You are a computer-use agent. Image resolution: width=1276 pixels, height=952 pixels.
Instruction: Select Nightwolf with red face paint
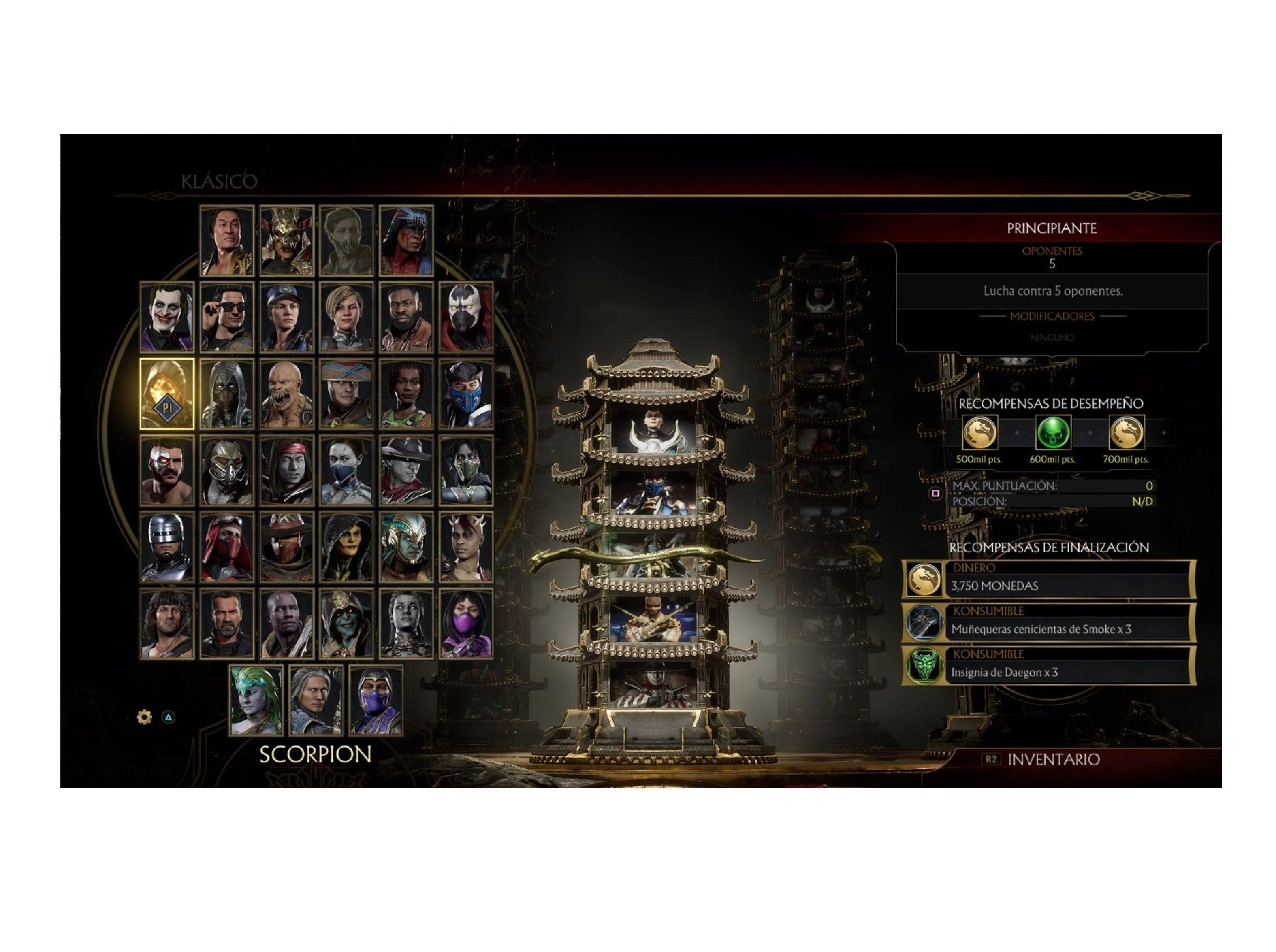pyautogui.click(x=406, y=240)
